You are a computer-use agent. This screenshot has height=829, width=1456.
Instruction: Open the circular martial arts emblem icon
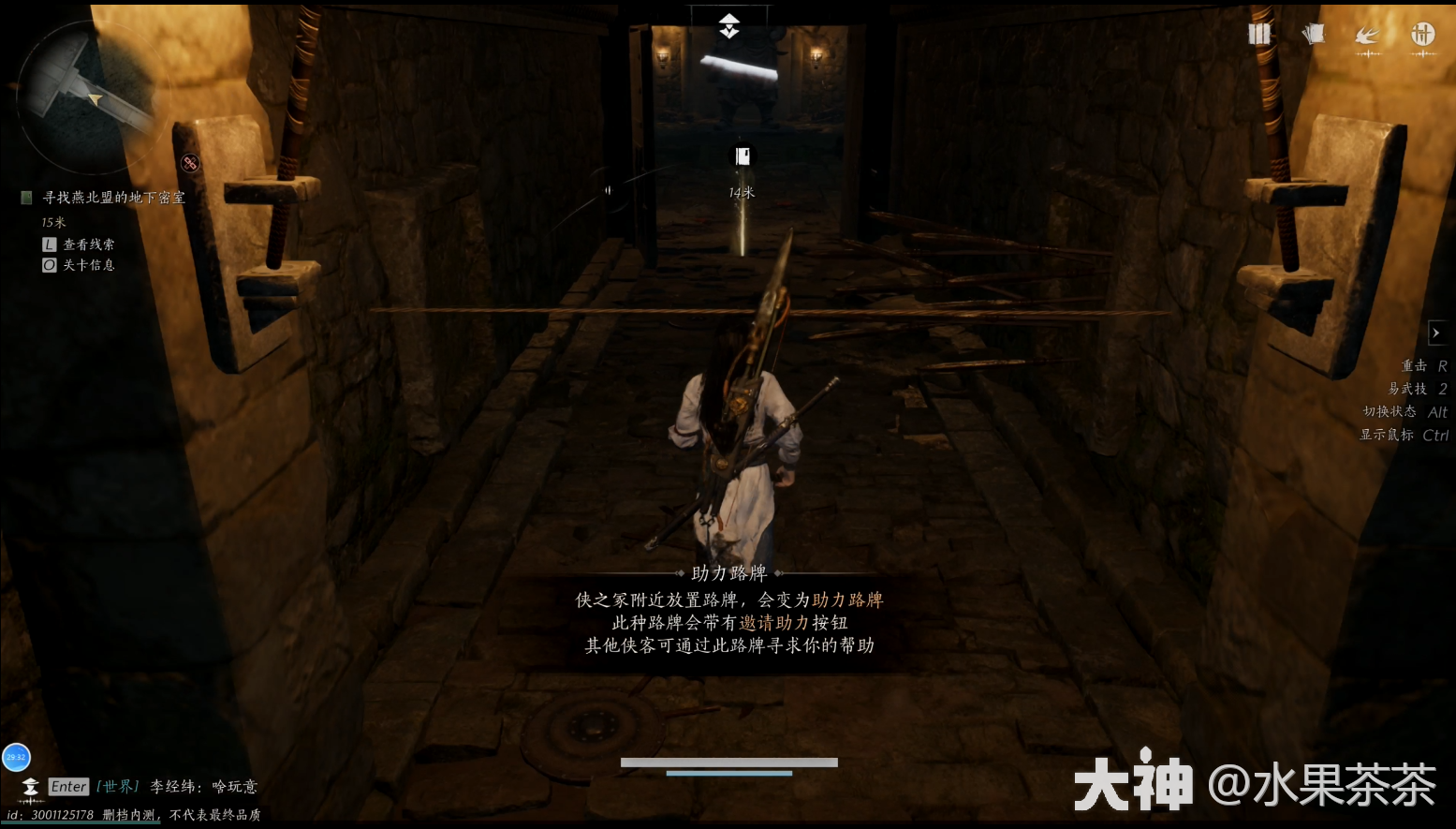coord(1422,36)
